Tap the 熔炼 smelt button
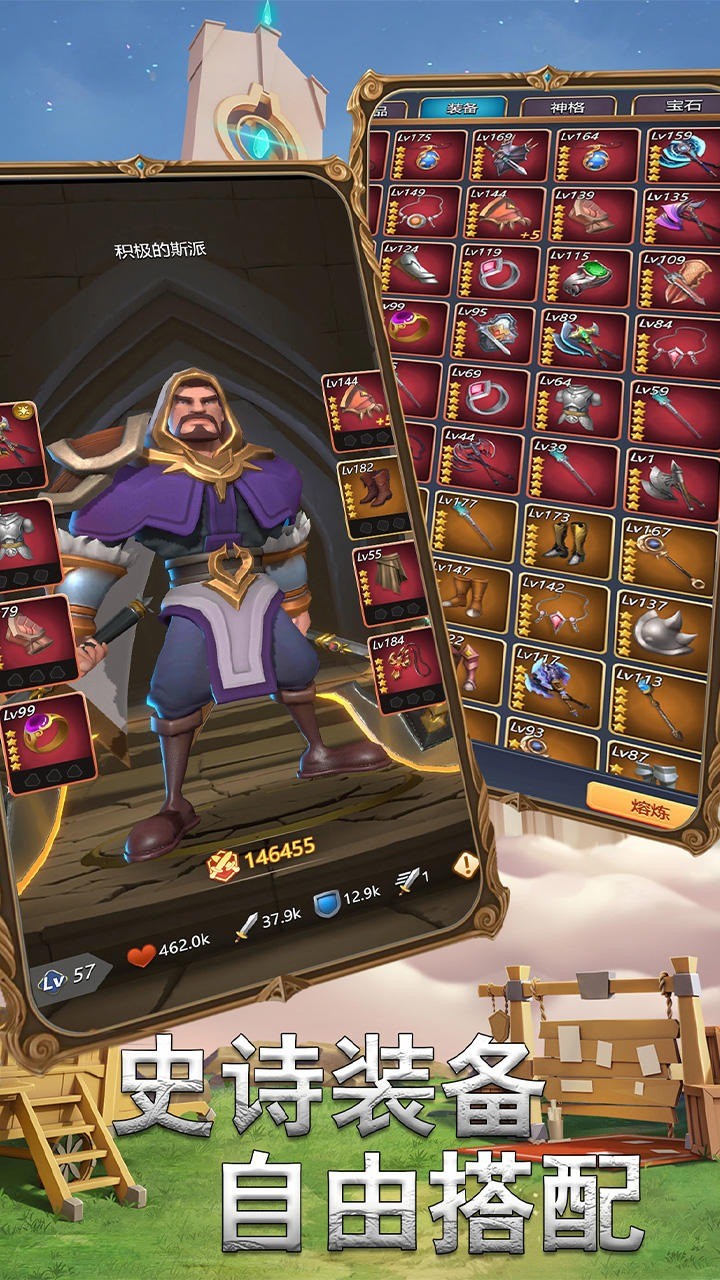Image resolution: width=720 pixels, height=1280 pixels. click(640, 805)
